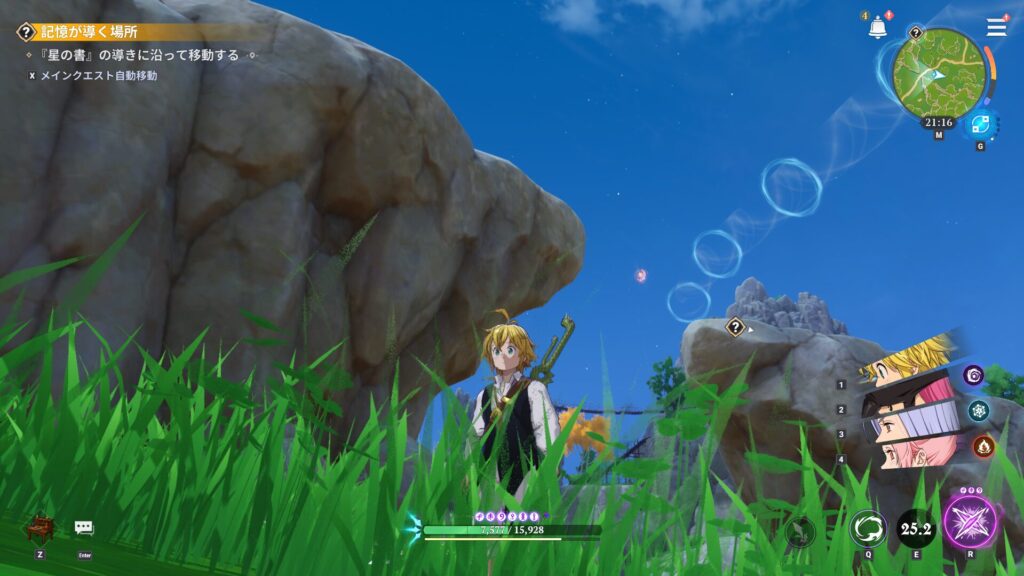
Task: Click the blue swap icon below the minimap
Action: tap(980, 125)
